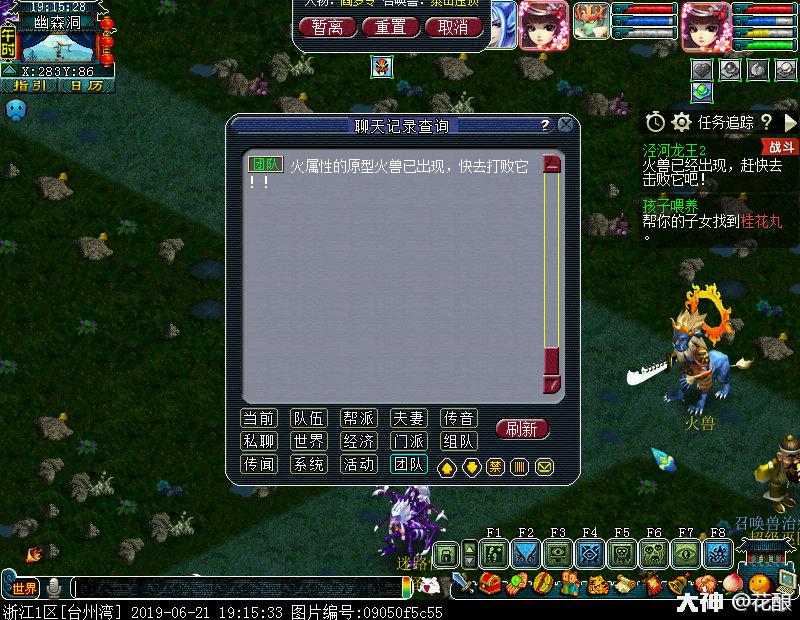Click the 刷新 refresh button
Image resolution: width=800 pixels, height=620 pixels.
tap(522, 429)
